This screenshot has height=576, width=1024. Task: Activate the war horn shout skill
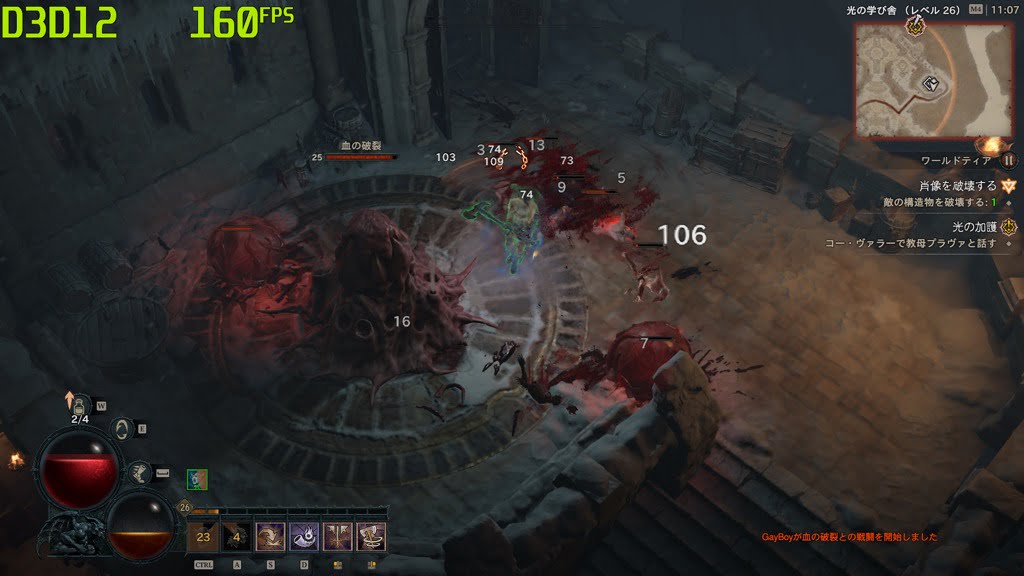point(304,537)
